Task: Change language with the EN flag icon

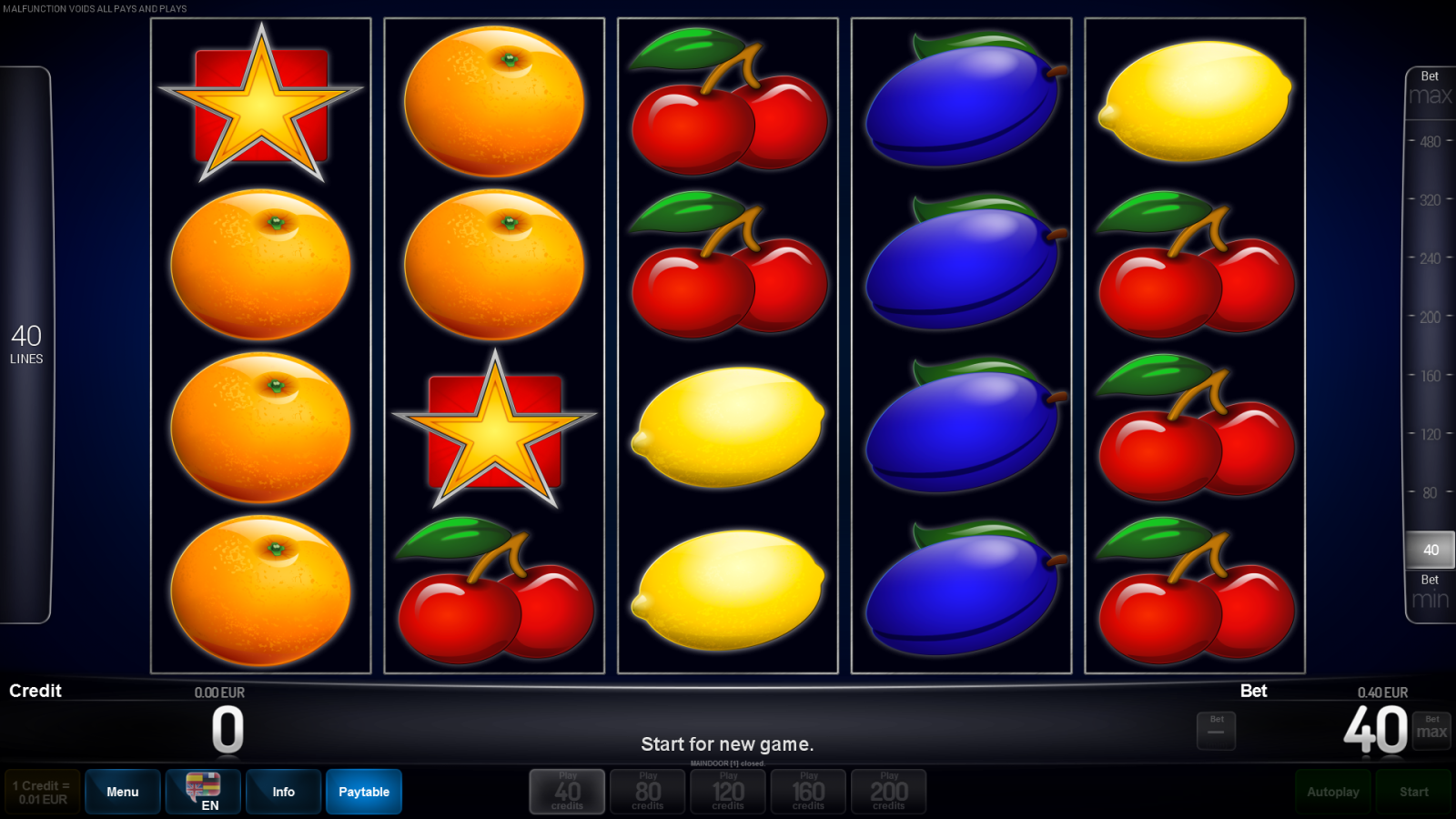Action: click(x=202, y=791)
